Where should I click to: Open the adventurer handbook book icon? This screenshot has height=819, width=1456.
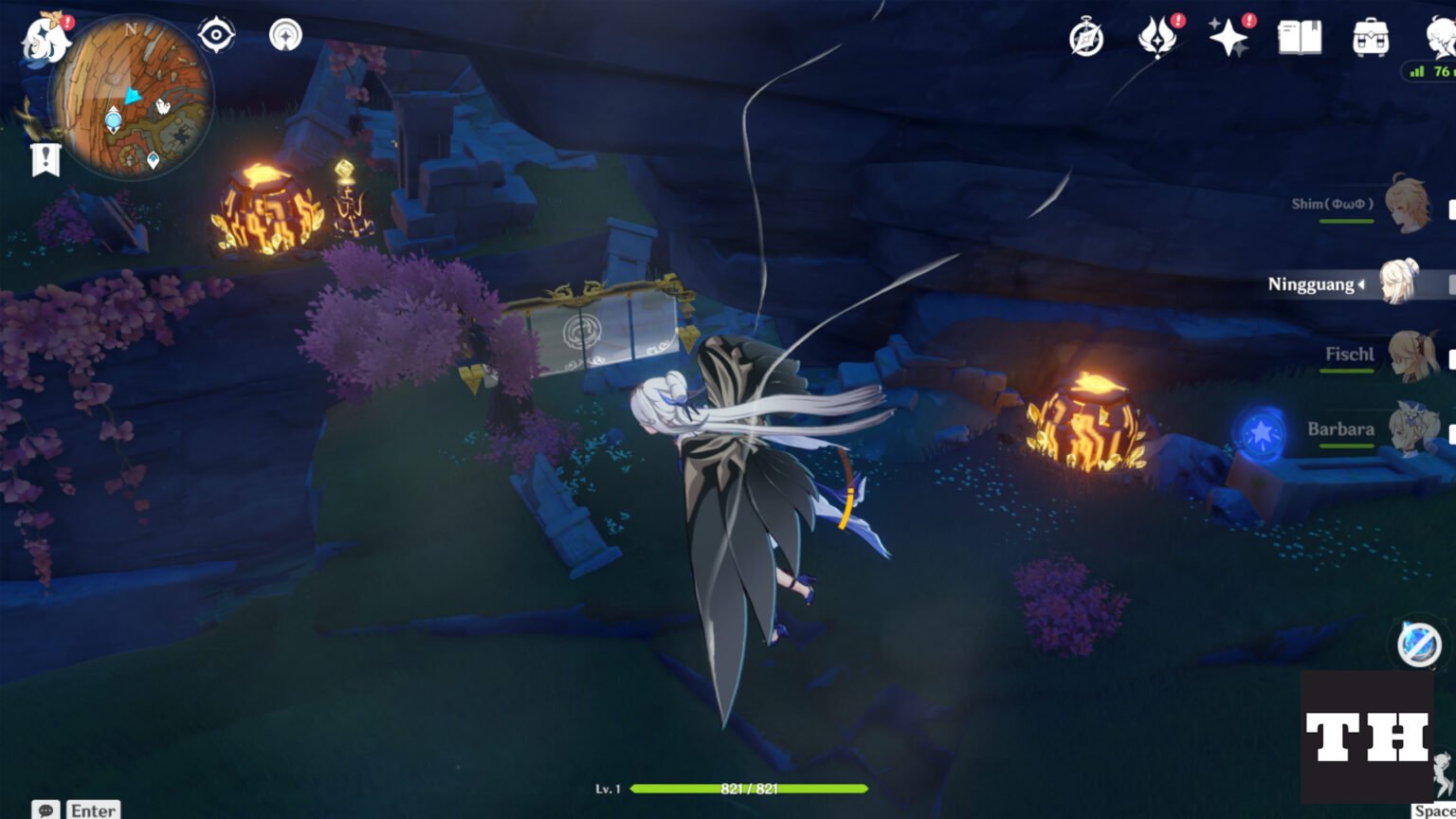(x=1300, y=38)
